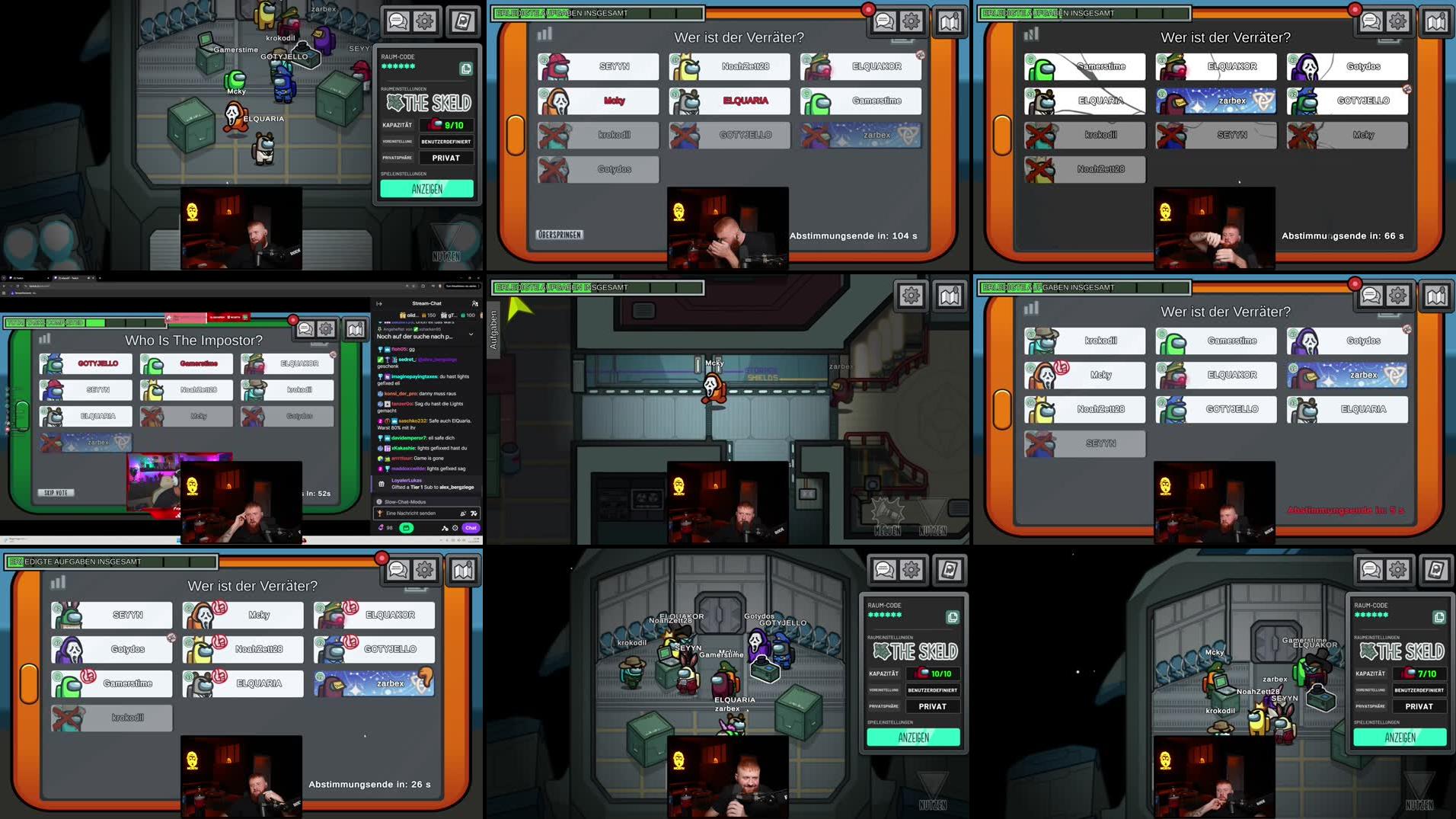Image resolution: width=1456 pixels, height=819 pixels.
Task: Collapse the Stream-Chat panel with arrow icon
Action: (x=379, y=303)
